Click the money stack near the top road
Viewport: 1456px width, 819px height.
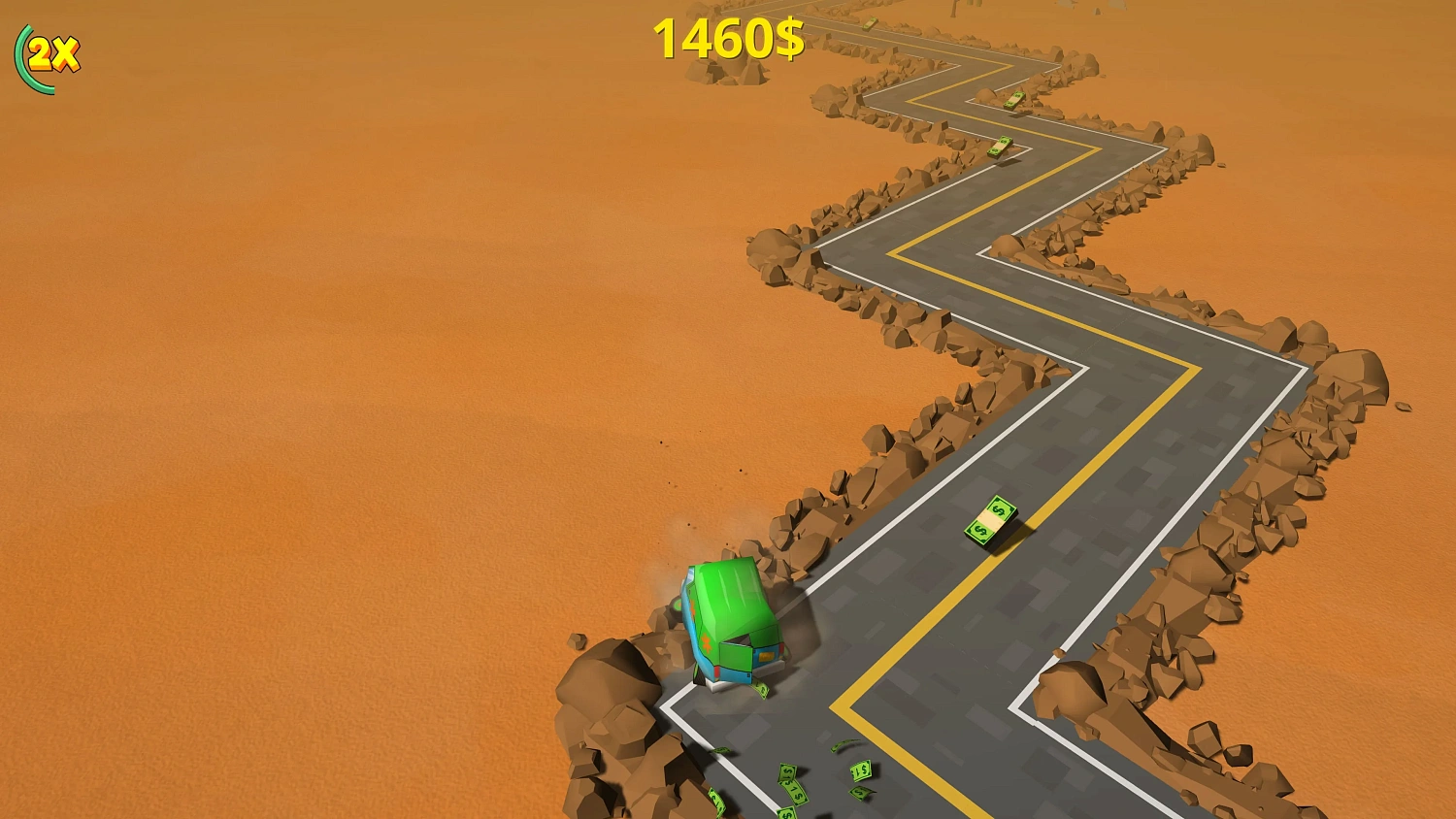pyautogui.click(x=870, y=24)
